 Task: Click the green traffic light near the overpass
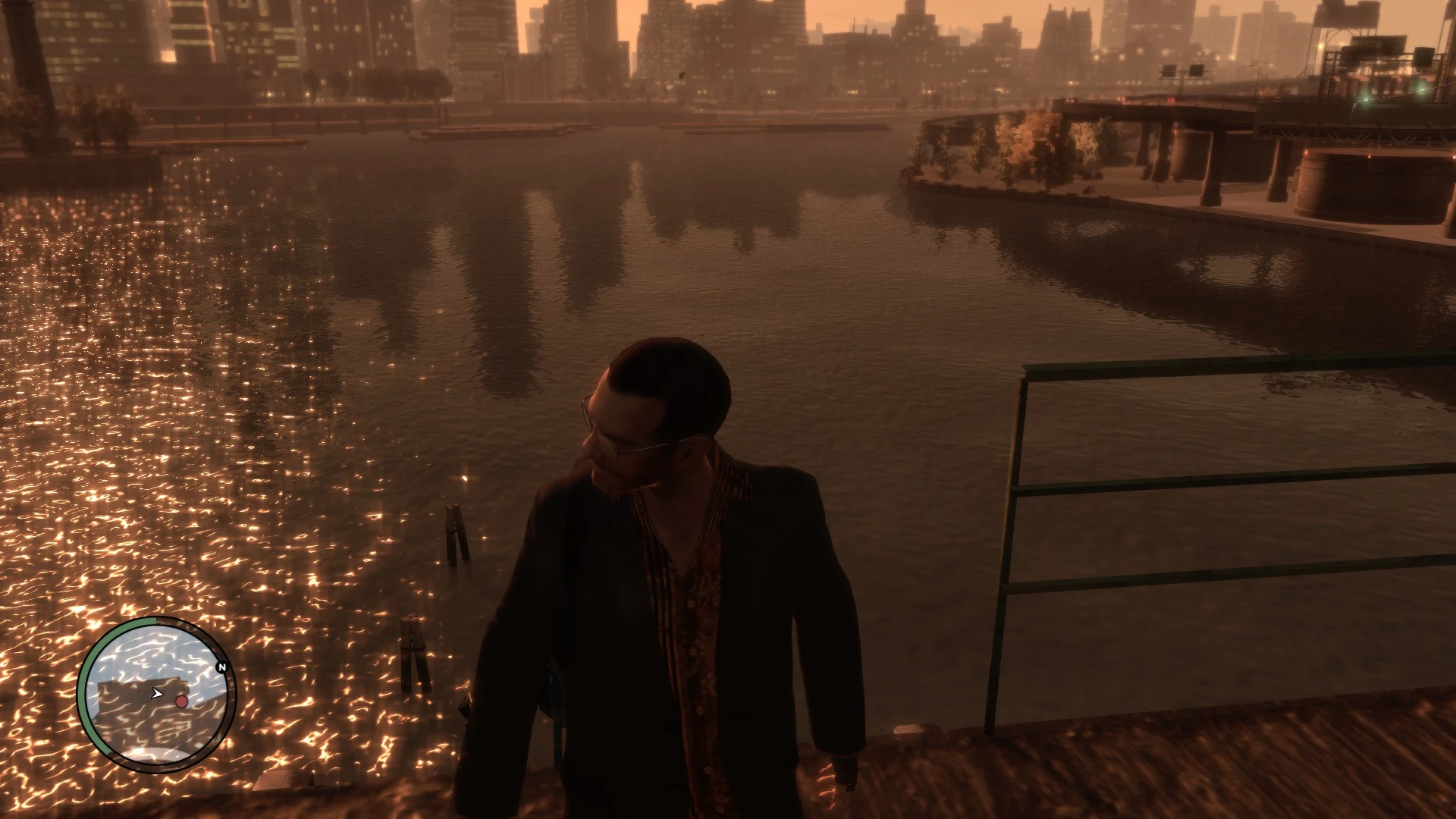(x=1365, y=99)
